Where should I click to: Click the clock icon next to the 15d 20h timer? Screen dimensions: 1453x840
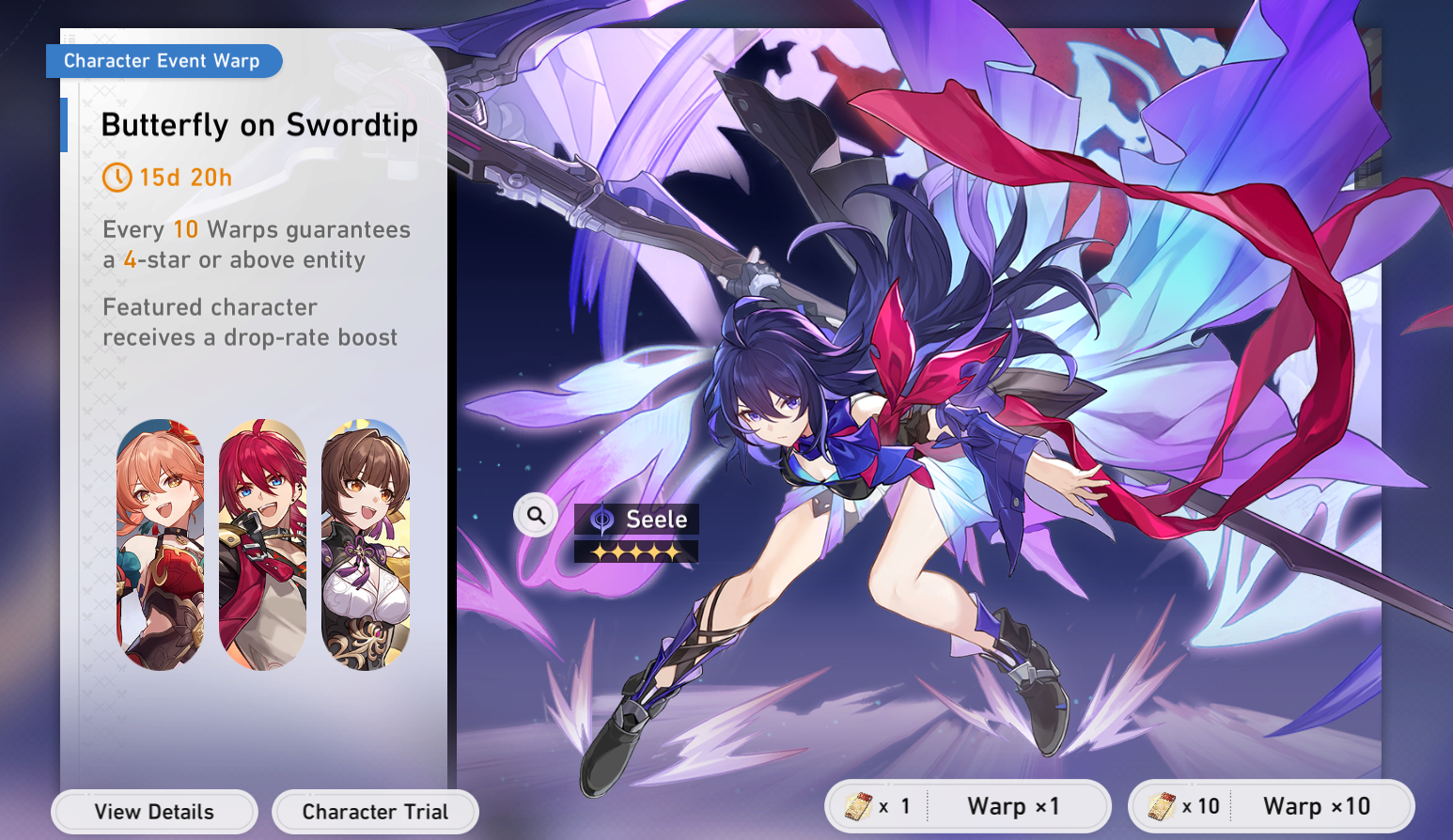(x=117, y=178)
